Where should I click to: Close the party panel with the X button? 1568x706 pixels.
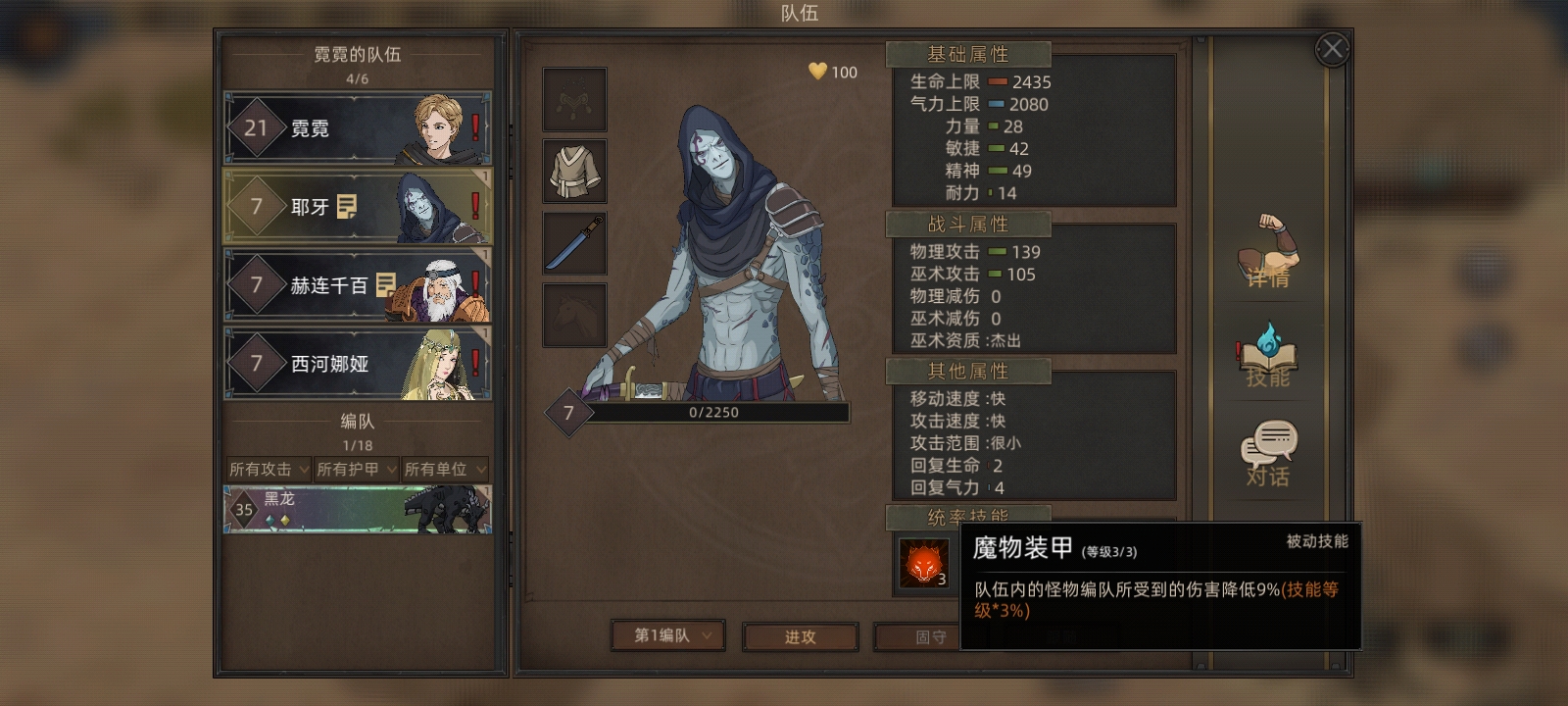[1332, 49]
